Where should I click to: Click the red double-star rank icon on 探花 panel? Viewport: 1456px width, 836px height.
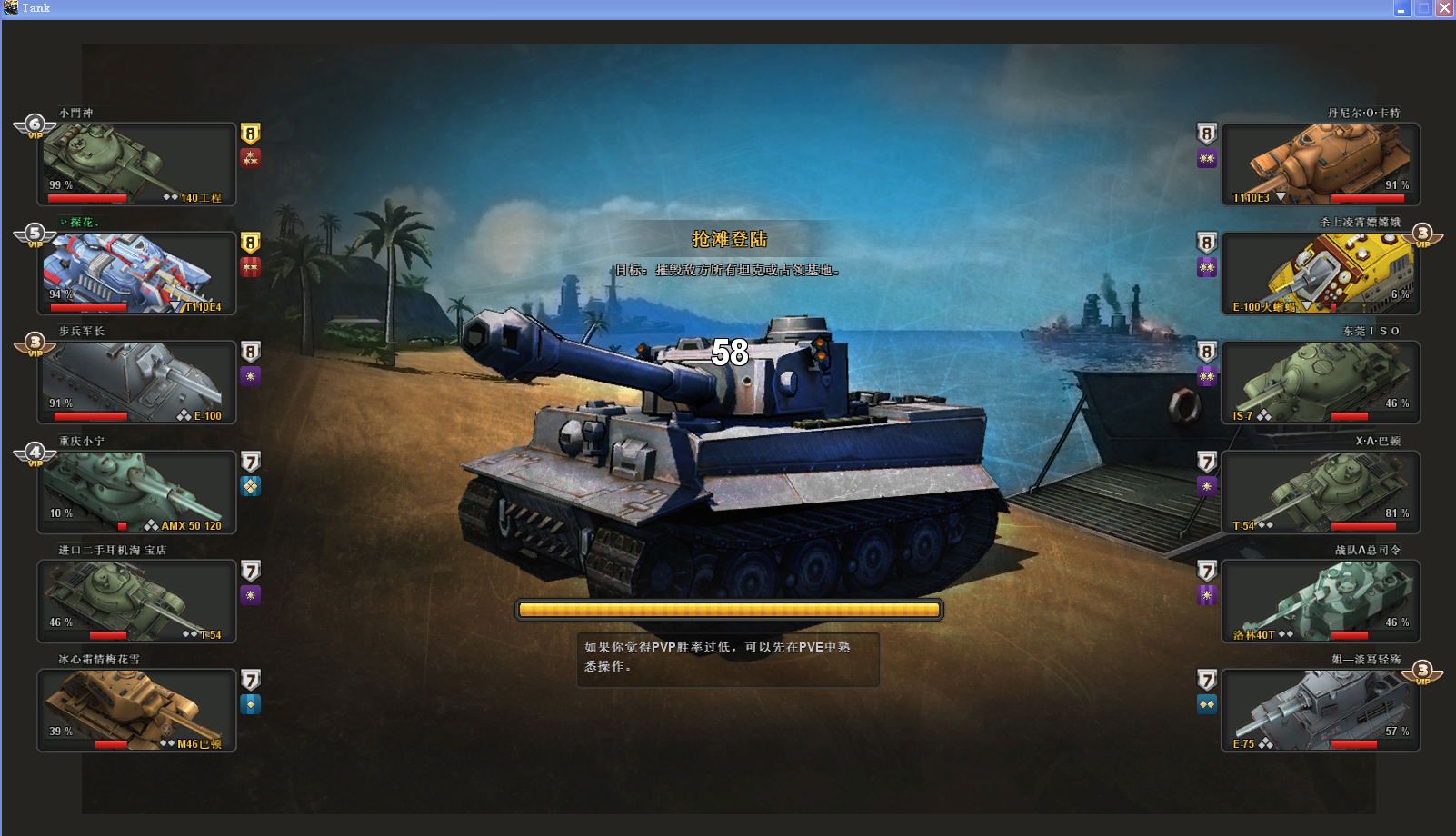(x=251, y=265)
